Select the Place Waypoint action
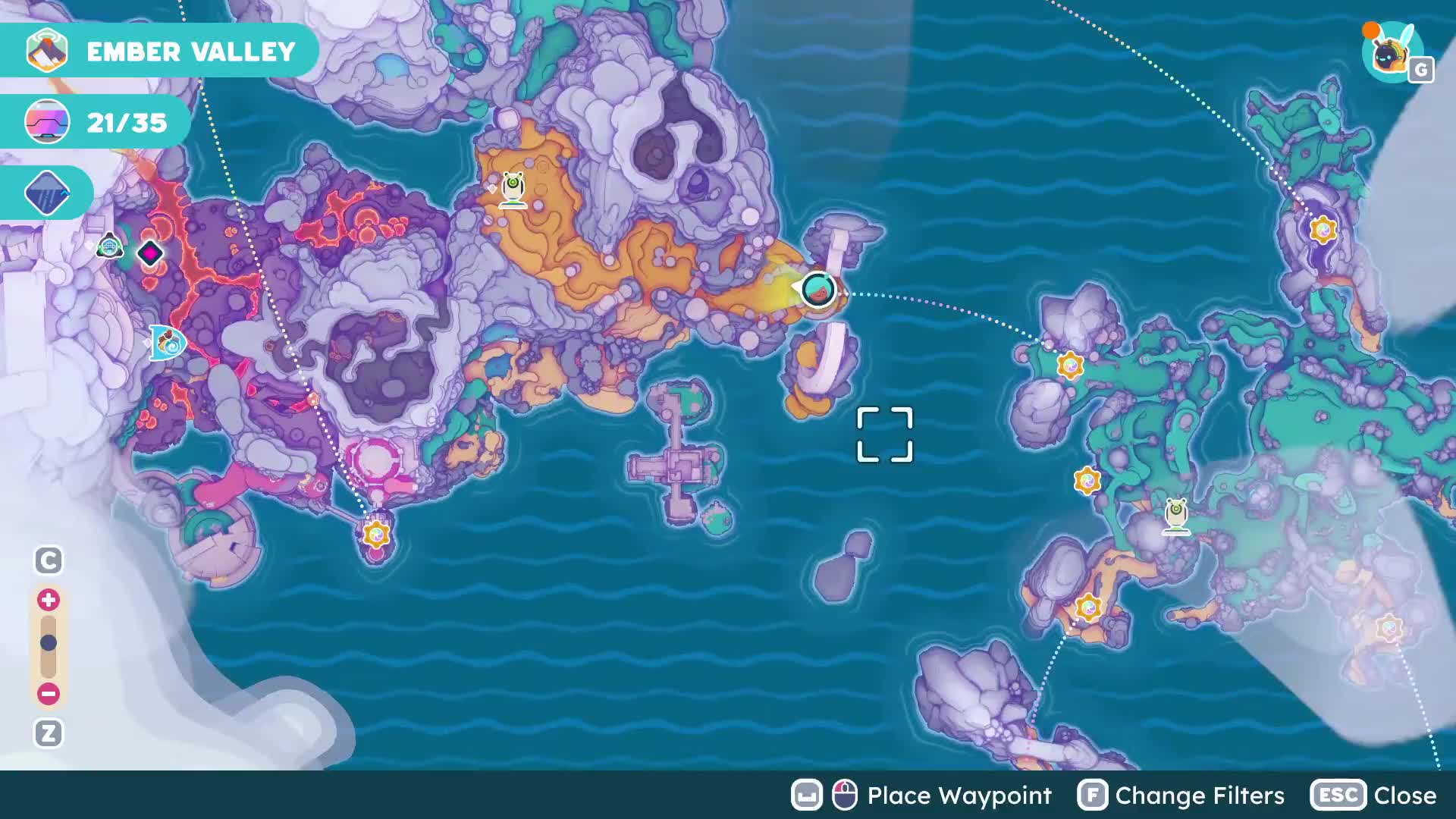The width and height of the screenshot is (1456, 819). pos(921,795)
